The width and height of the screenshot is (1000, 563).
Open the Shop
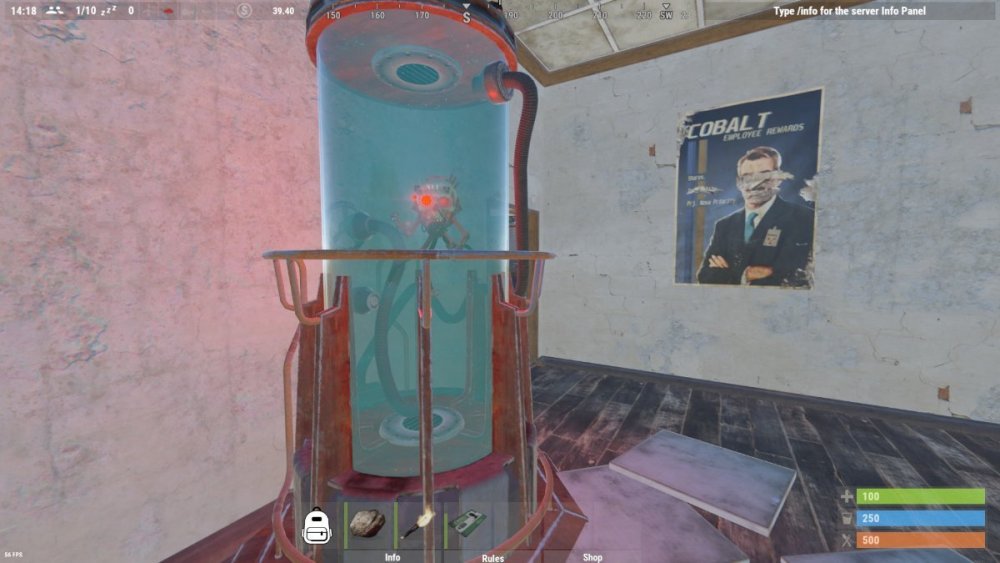592,557
